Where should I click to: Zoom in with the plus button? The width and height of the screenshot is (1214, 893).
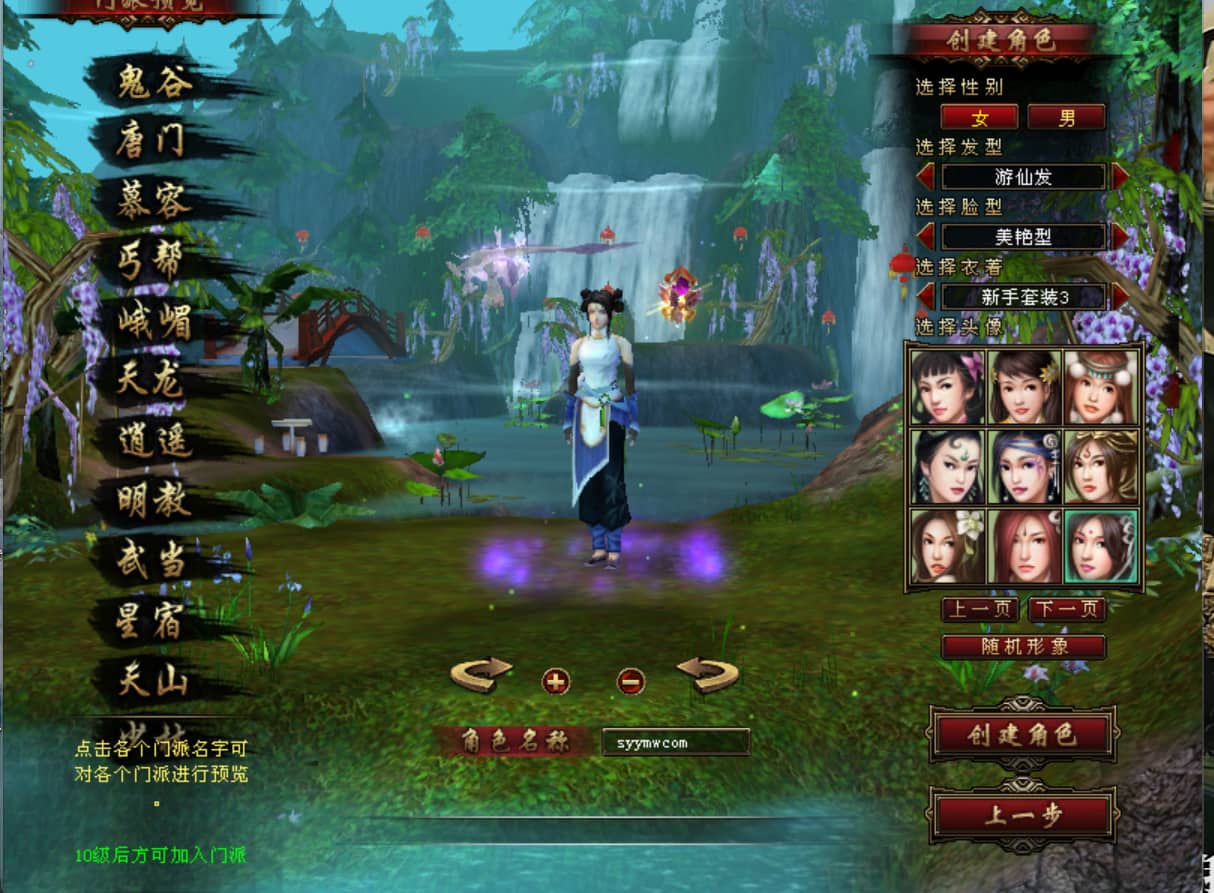(x=556, y=682)
